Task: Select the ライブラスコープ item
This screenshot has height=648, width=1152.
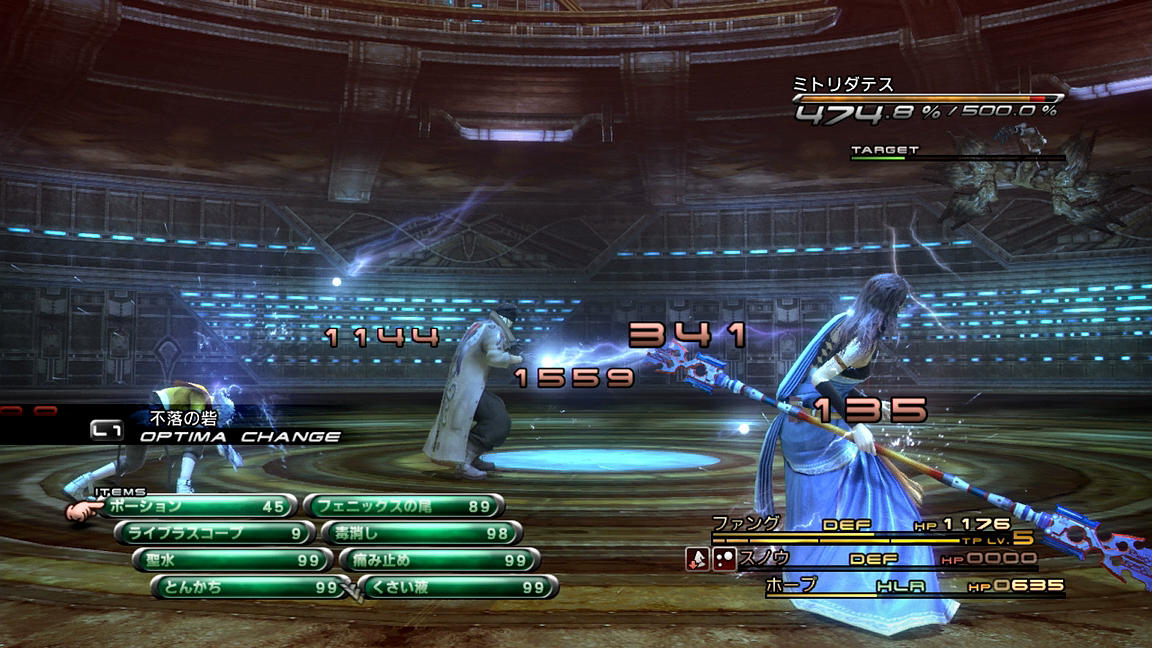Action: coord(212,533)
